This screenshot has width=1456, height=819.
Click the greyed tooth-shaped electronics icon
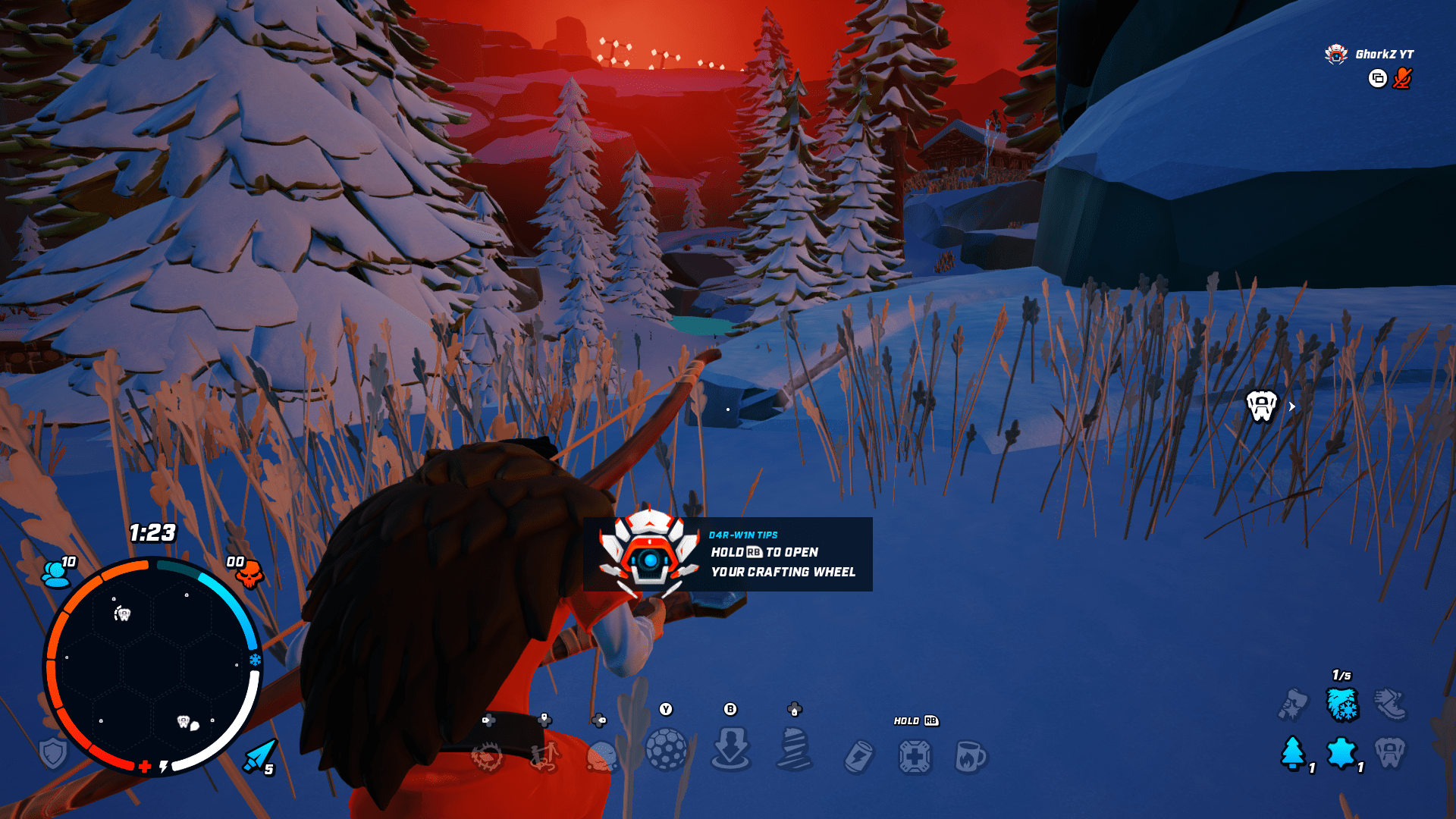pyautogui.click(x=1390, y=753)
